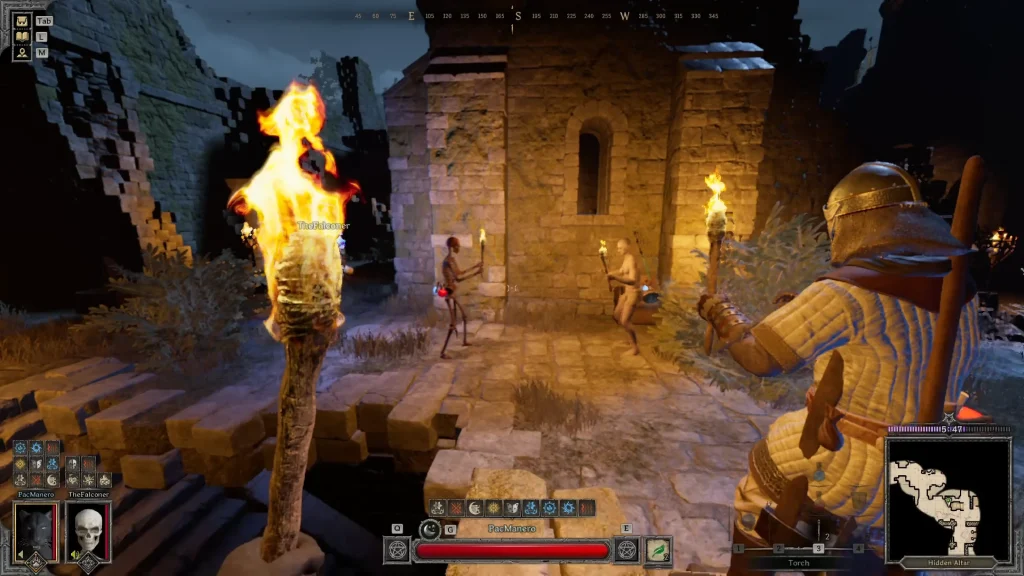The height and width of the screenshot is (576, 1024).
Task: Click the crescent moon round icon
Action: point(430,530)
